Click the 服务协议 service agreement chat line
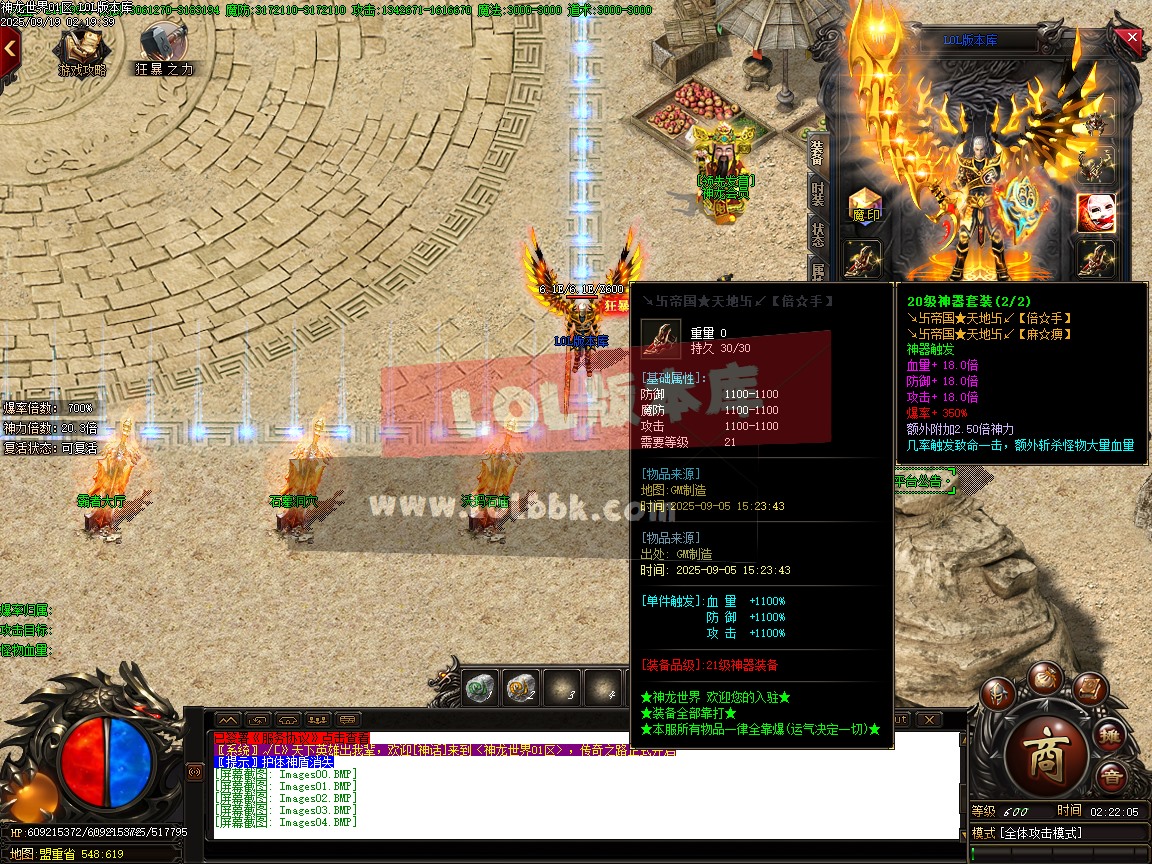 (x=291, y=738)
